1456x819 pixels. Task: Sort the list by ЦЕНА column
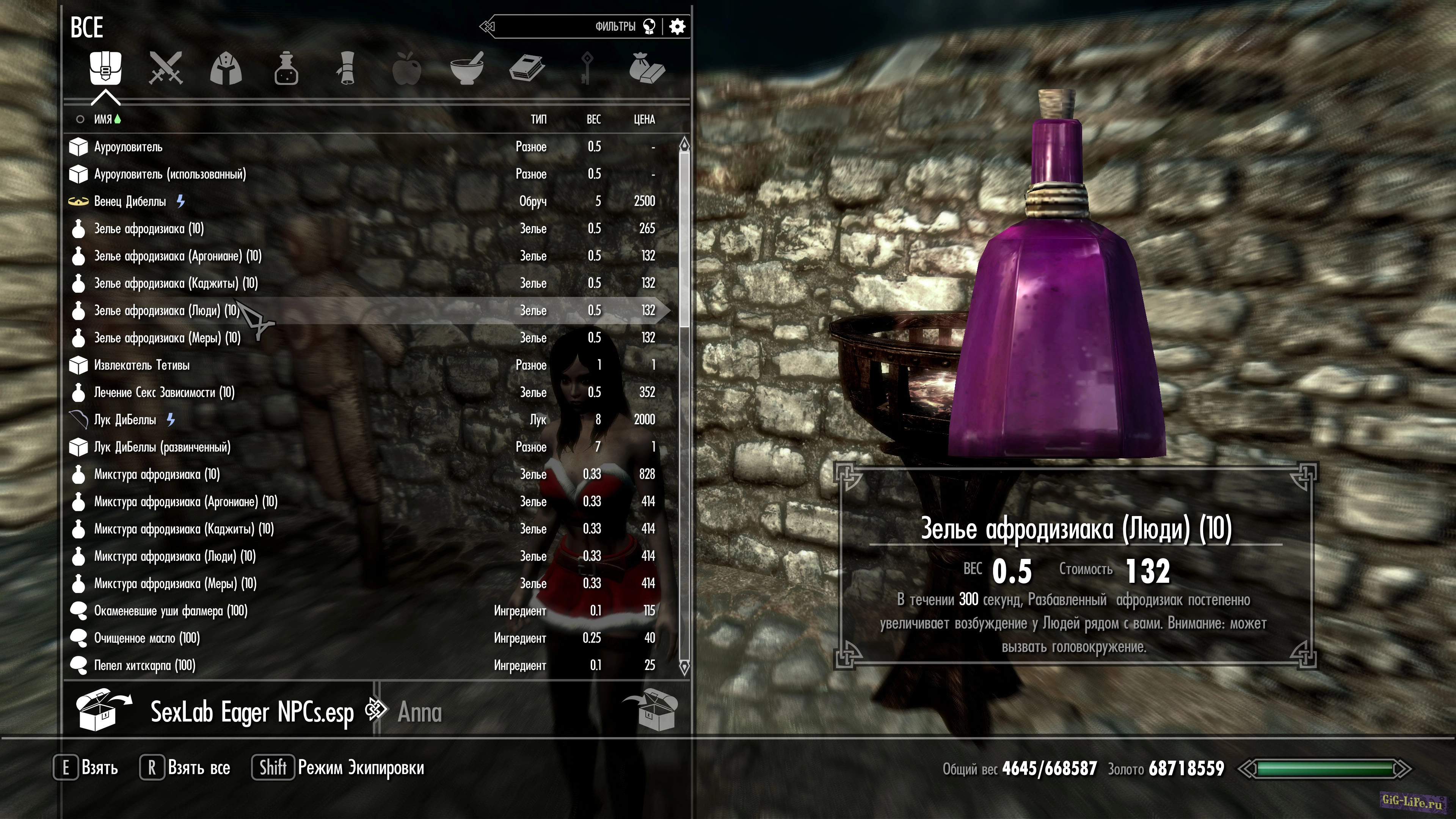pyautogui.click(x=644, y=119)
